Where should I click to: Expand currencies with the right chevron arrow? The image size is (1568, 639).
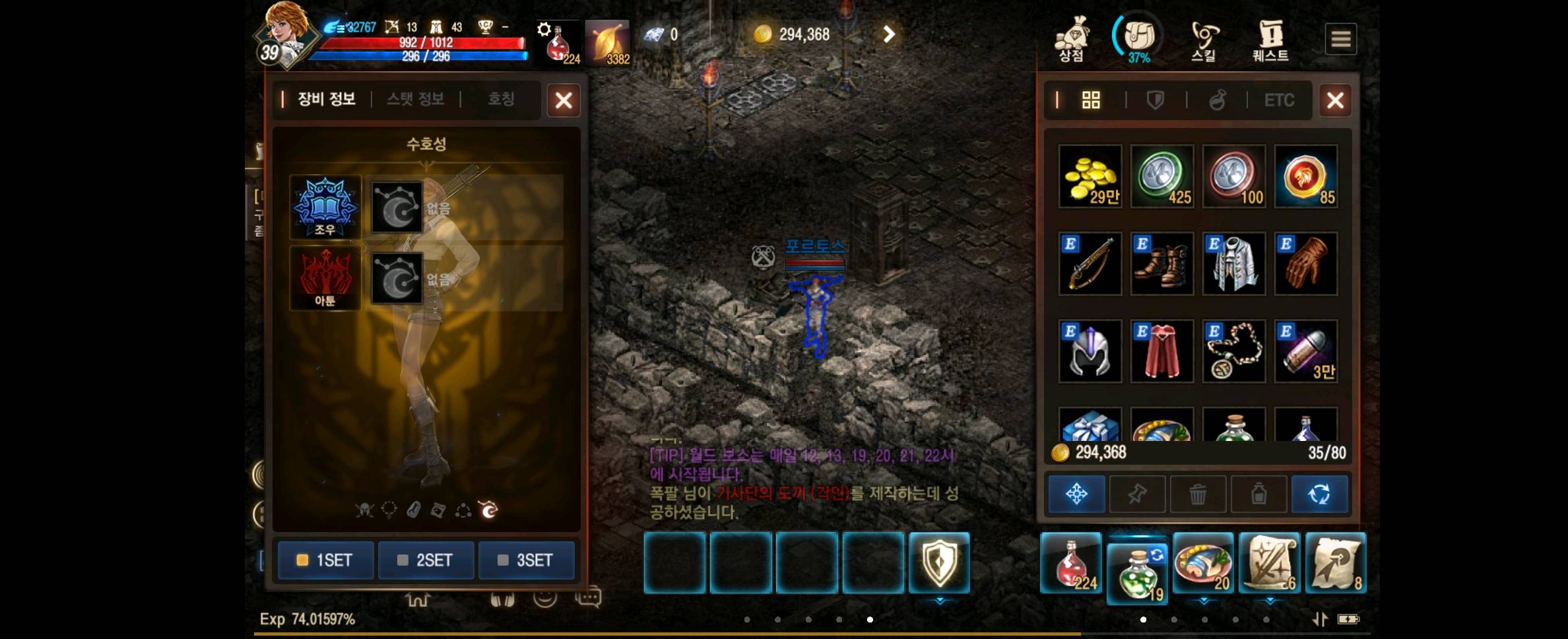click(x=888, y=34)
